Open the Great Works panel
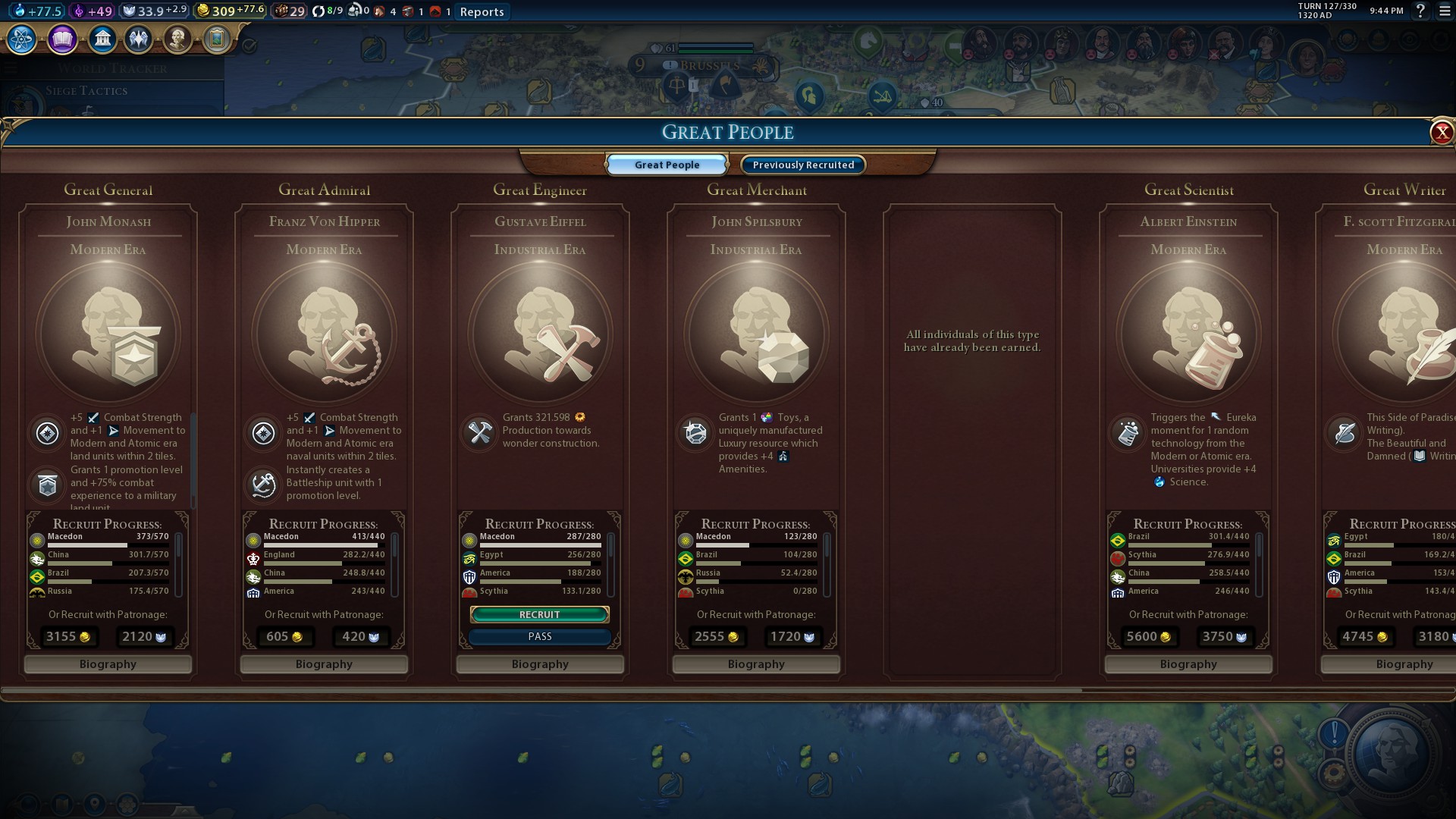 [217, 39]
